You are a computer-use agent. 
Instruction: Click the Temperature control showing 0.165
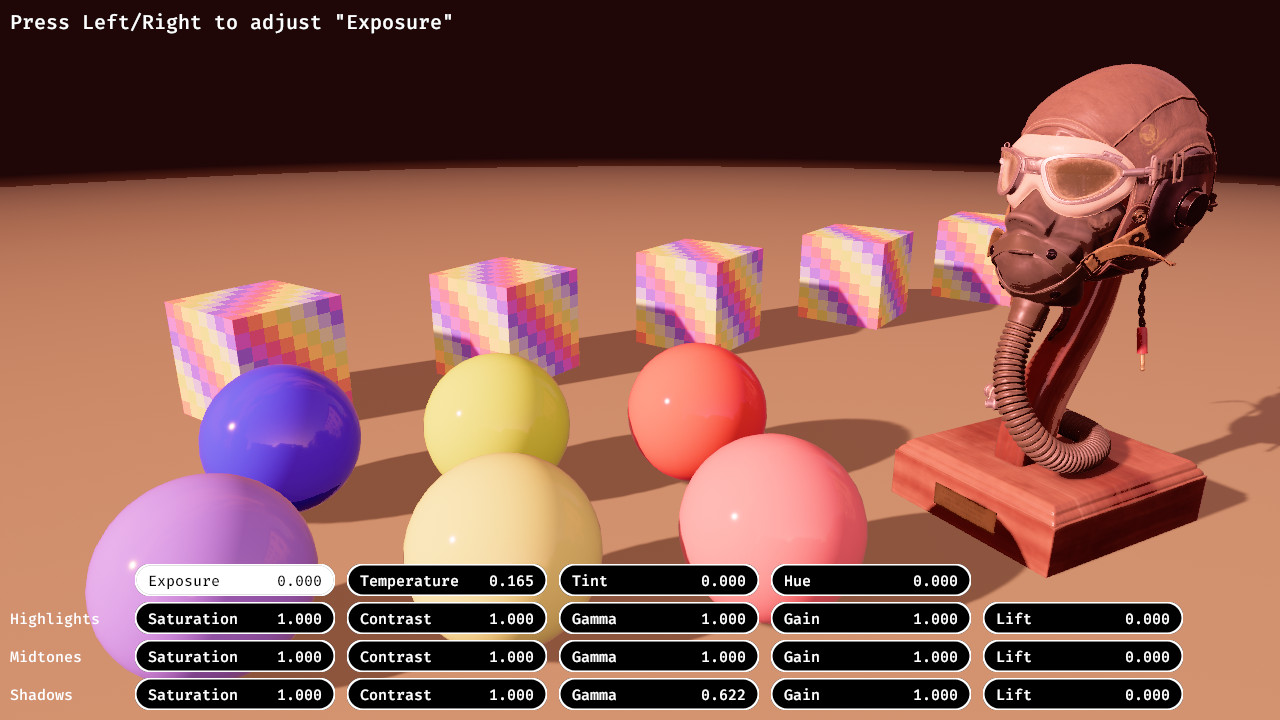click(446, 580)
